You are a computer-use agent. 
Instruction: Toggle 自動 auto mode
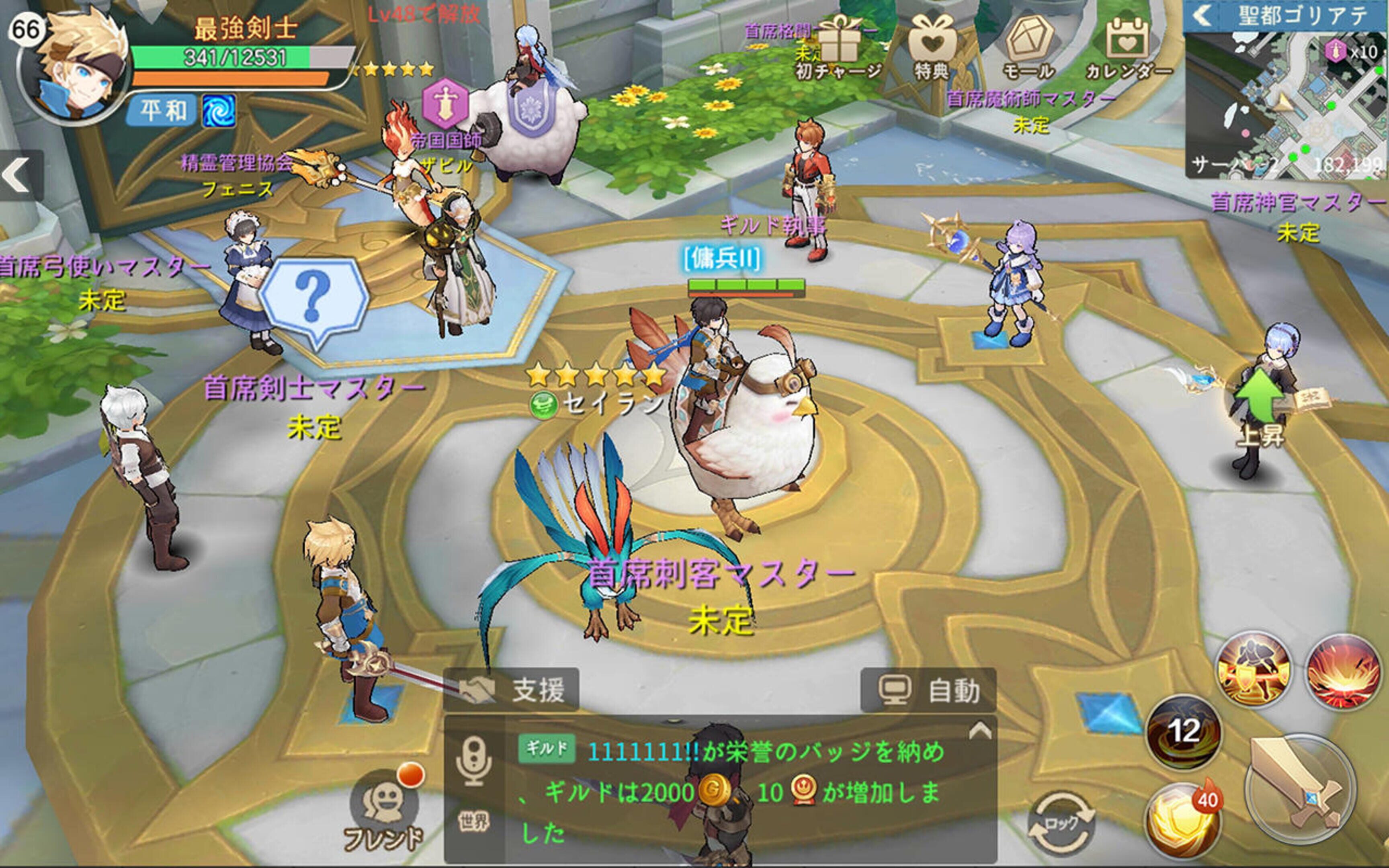[928, 690]
